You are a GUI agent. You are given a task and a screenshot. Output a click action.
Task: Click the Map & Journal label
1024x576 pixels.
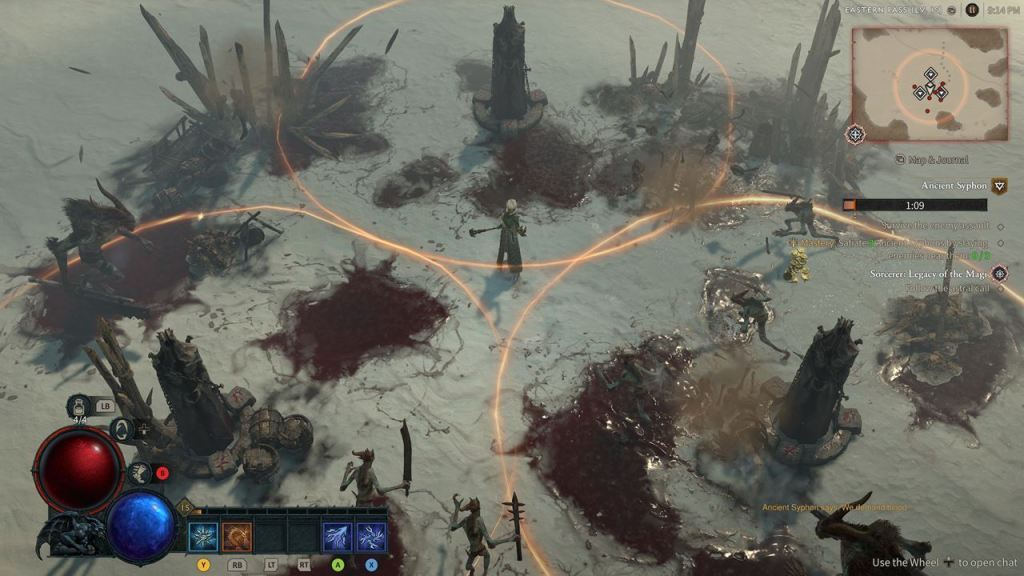click(x=937, y=159)
